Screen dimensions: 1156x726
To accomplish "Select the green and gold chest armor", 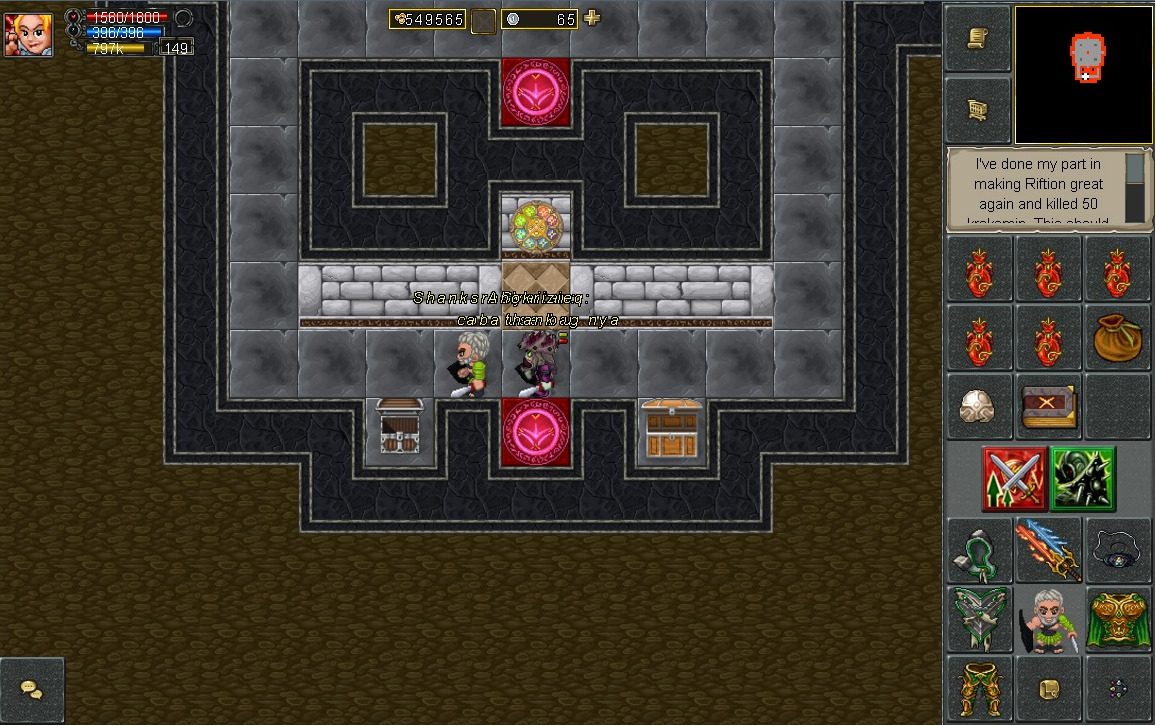I will pyautogui.click(x=1117, y=619).
